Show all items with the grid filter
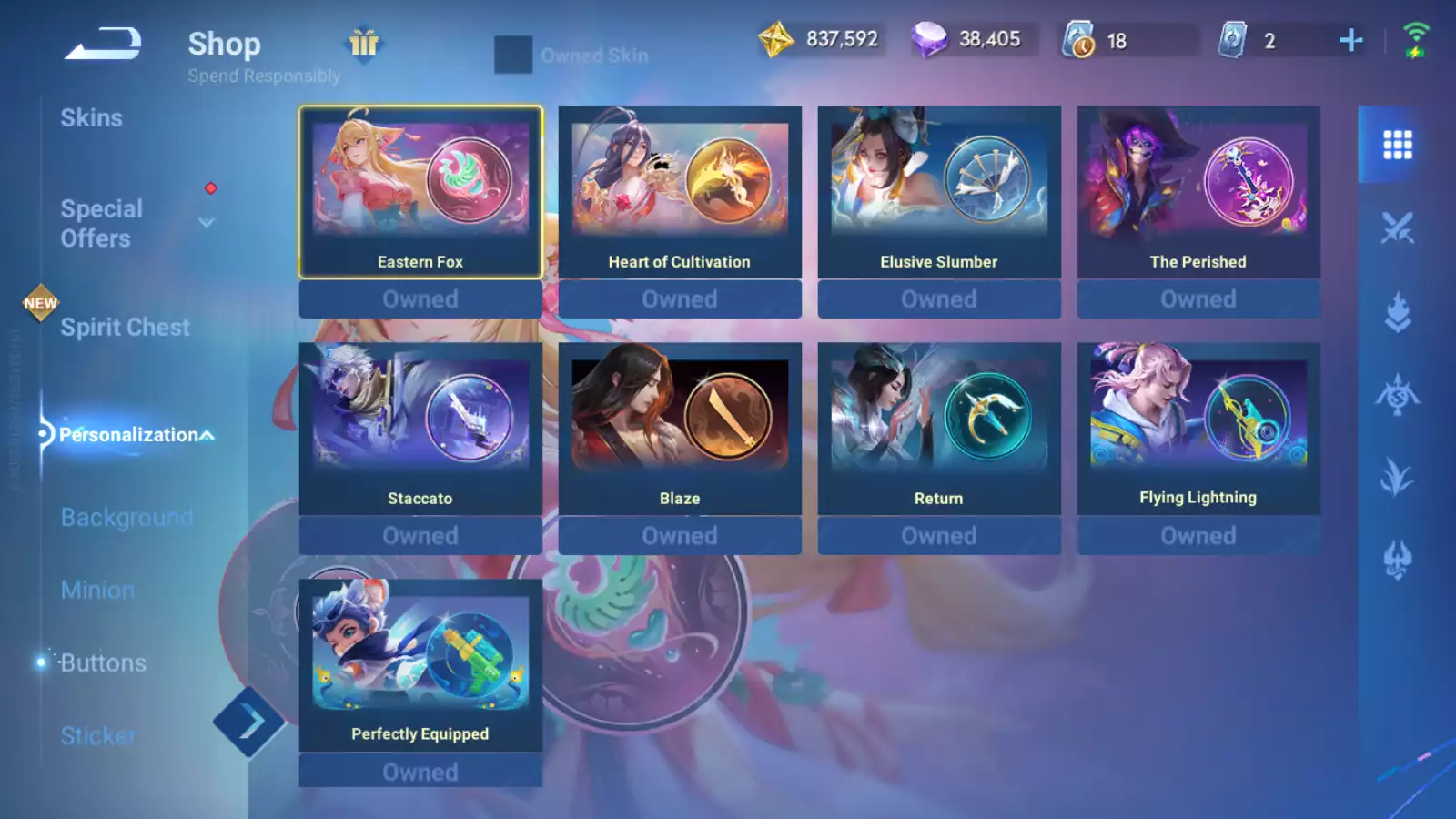The width and height of the screenshot is (1456, 819). pos(1397,145)
